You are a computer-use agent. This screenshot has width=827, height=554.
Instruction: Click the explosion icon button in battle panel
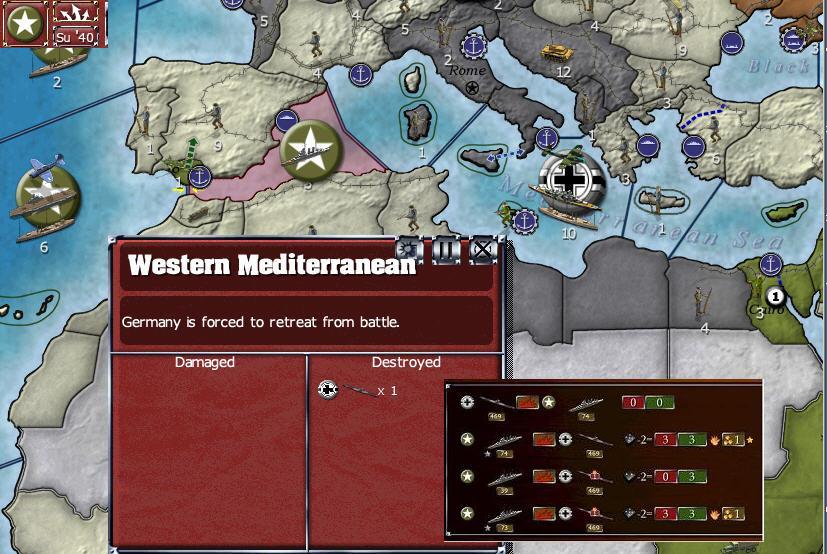coord(409,250)
